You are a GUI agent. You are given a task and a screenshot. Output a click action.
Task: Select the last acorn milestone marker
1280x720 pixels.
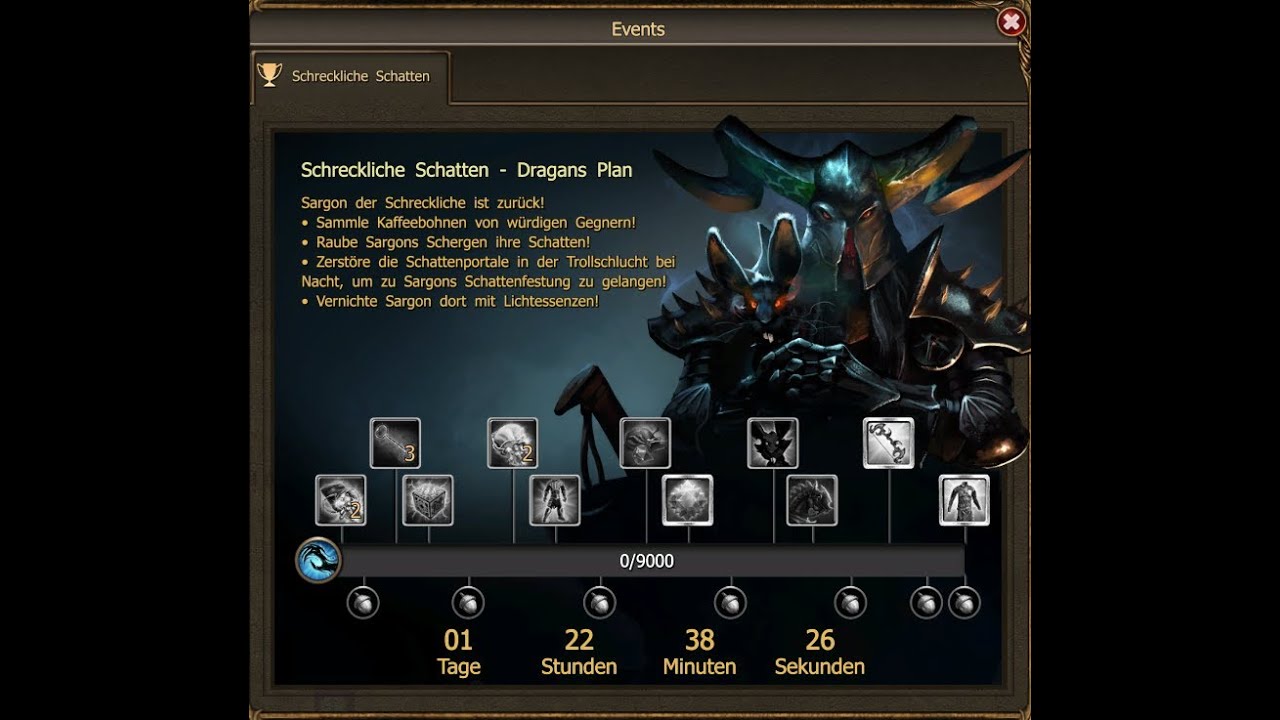click(963, 603)
